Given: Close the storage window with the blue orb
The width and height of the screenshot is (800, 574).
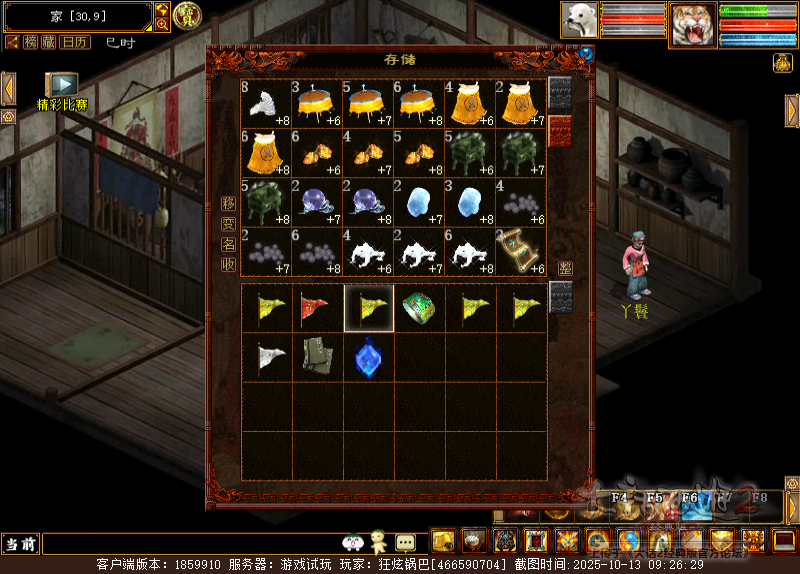Looking at the screenshot, I should [x=585, y=55].
